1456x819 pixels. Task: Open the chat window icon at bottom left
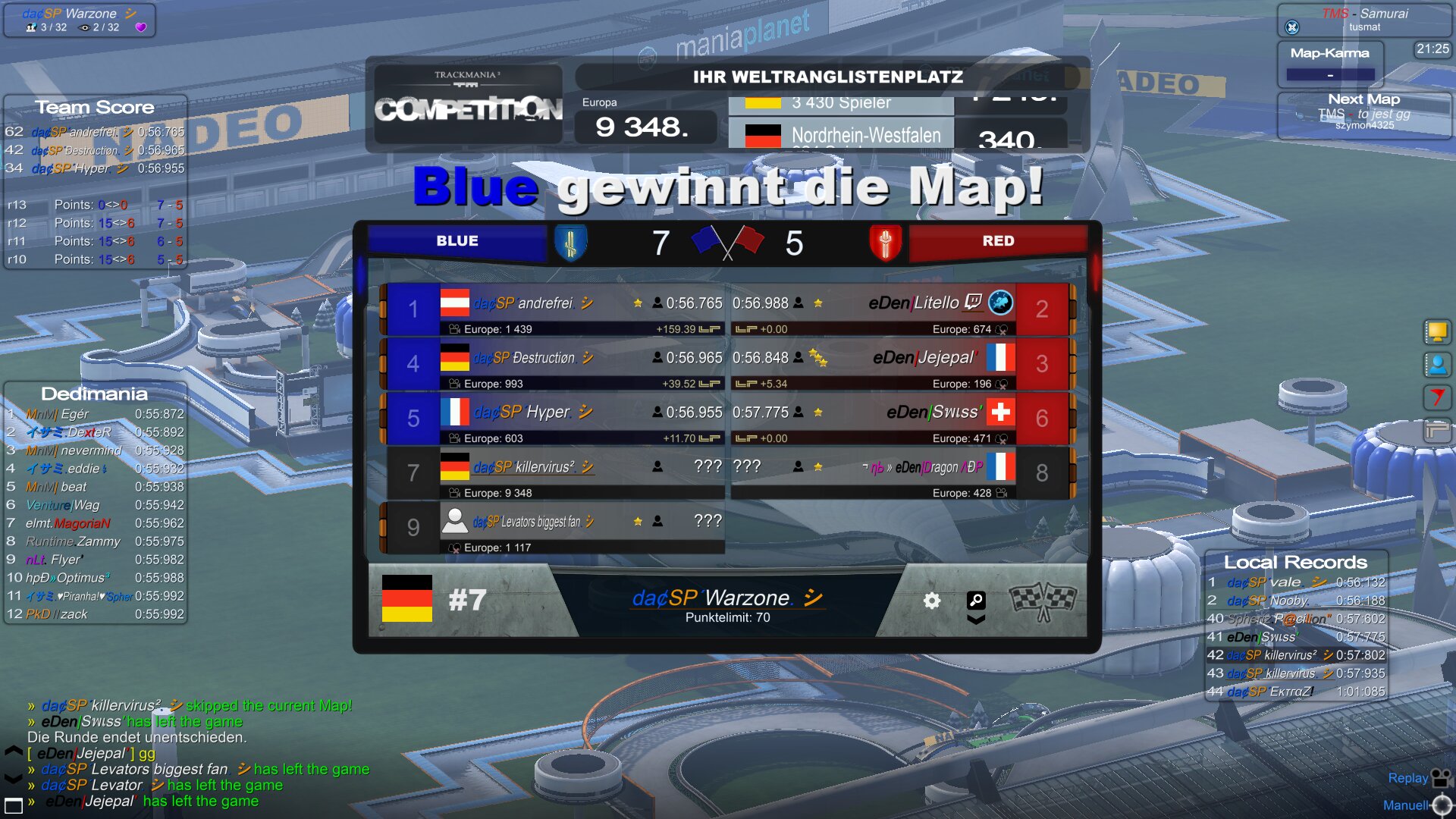13,805
